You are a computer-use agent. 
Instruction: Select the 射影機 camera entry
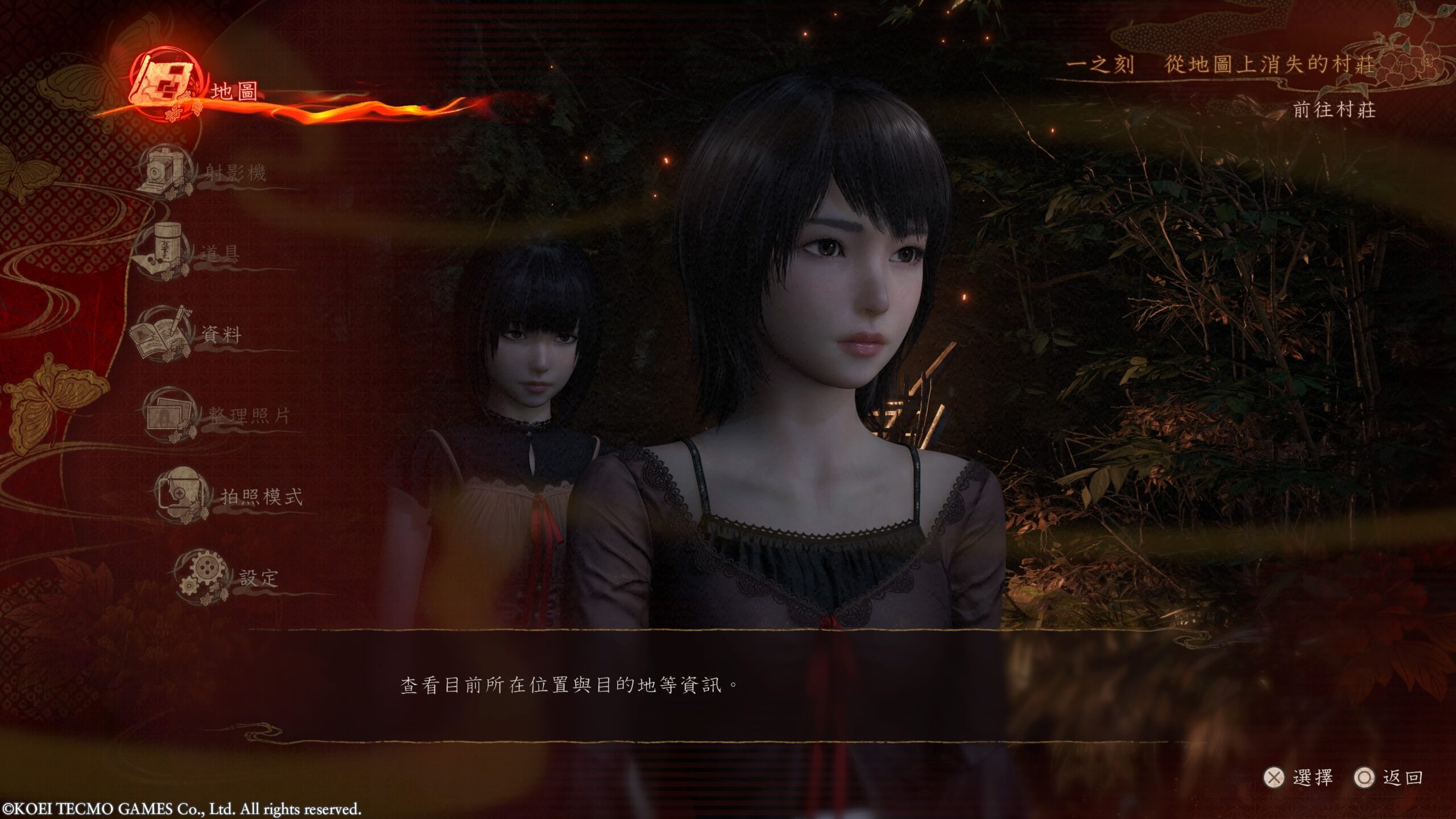point(235,172)
